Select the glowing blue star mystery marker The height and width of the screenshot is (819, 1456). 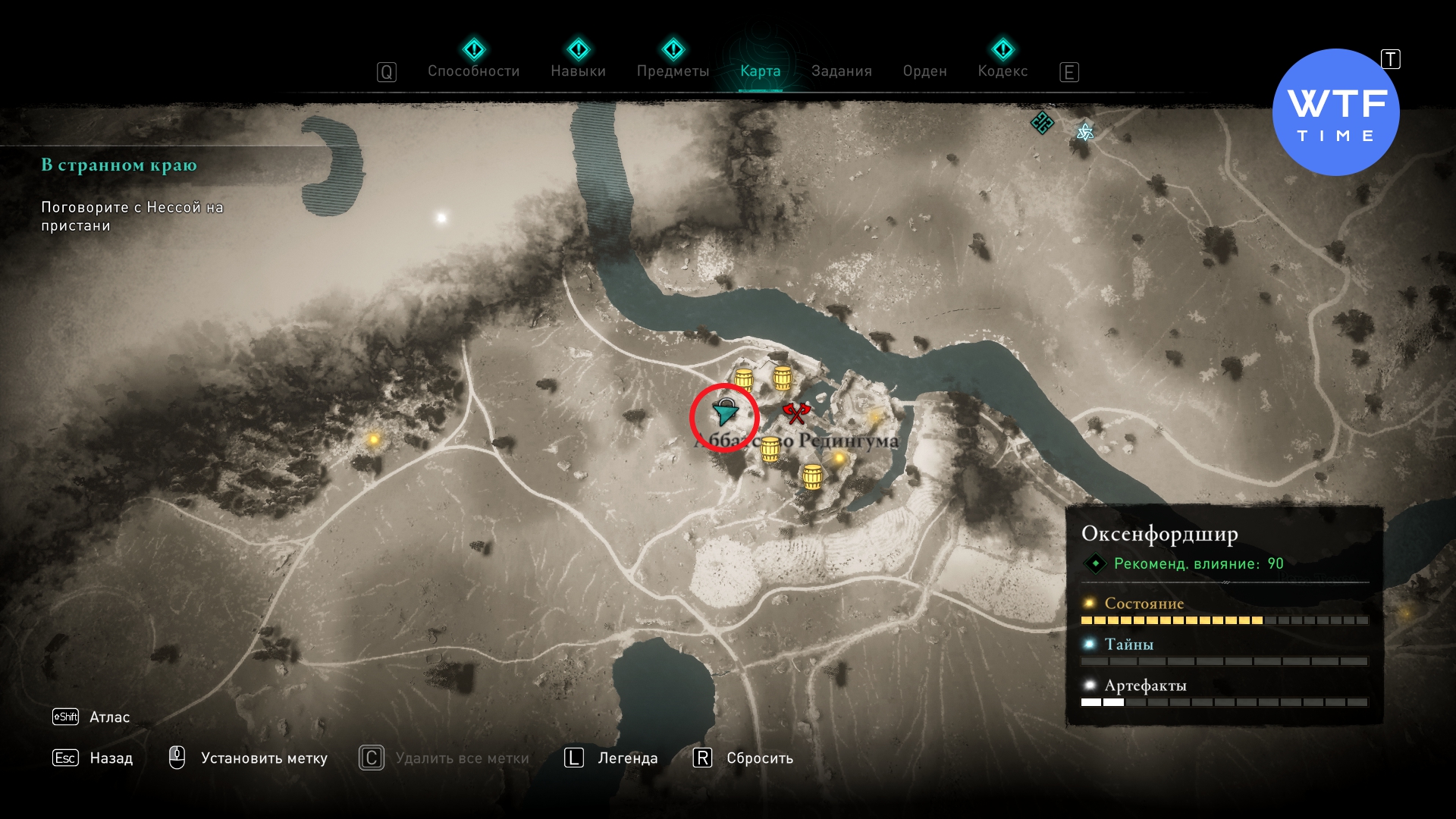click(x=1085, y=133)
